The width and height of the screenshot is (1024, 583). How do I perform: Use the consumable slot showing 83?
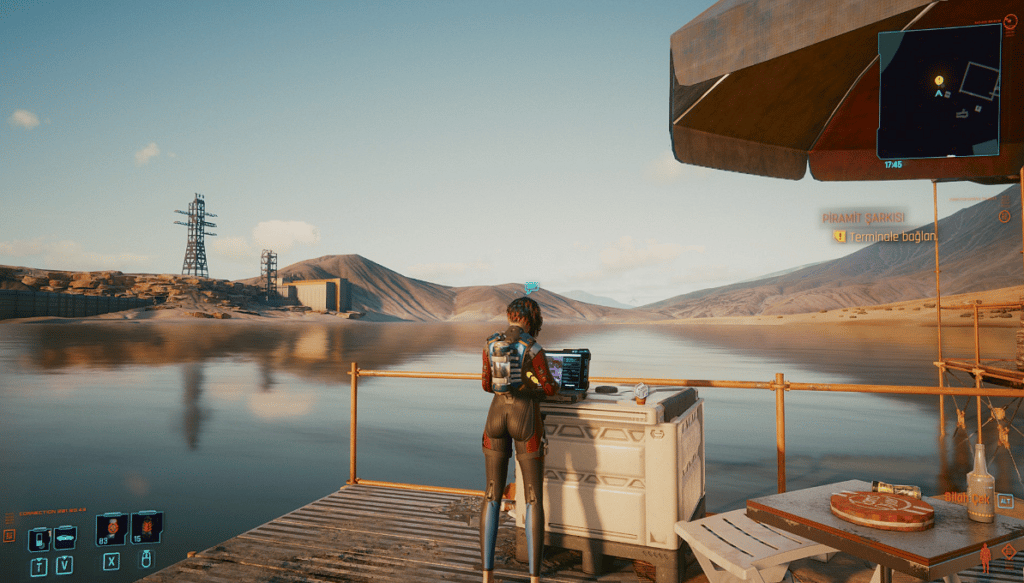click(112, 527)
